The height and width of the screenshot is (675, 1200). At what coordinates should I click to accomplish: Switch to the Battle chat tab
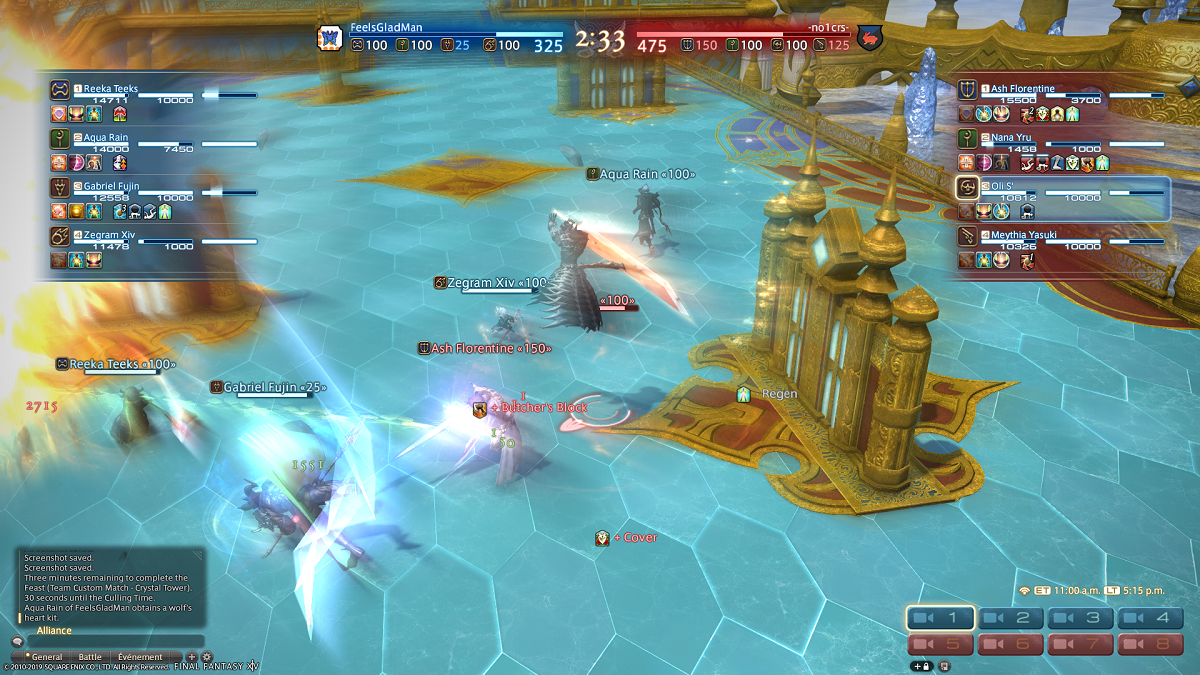90,657
